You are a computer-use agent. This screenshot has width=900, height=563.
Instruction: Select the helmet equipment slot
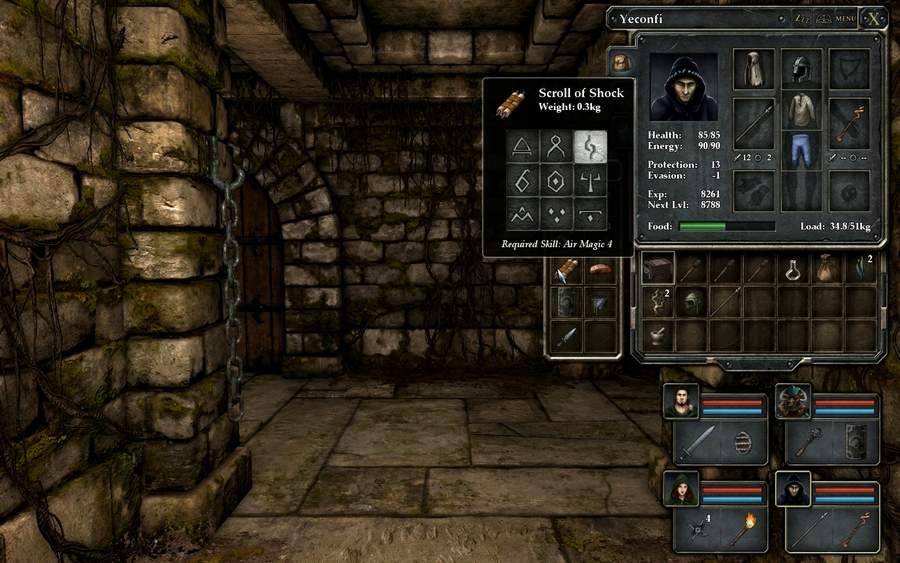click(x=801, y=69)
